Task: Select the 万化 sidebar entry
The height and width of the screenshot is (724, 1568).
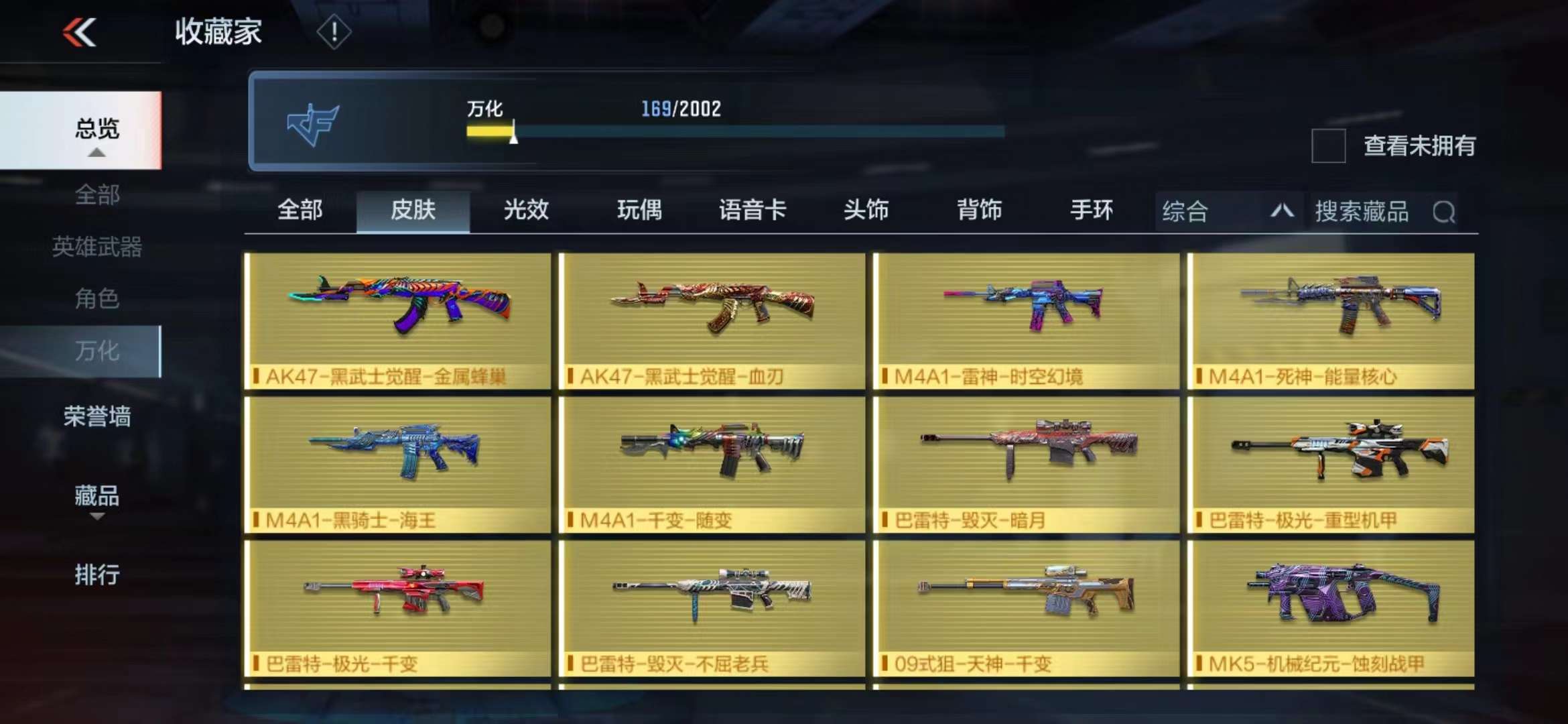Action: [x=96, y=351]
